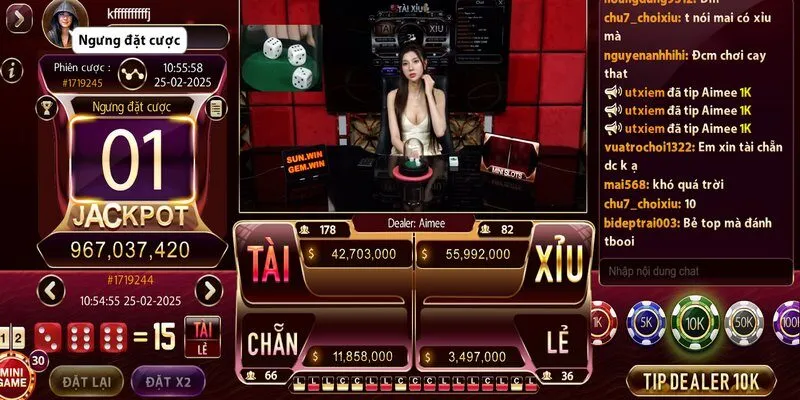
Task: Select the 5K blue chip
Action: [x=646, y=322]
